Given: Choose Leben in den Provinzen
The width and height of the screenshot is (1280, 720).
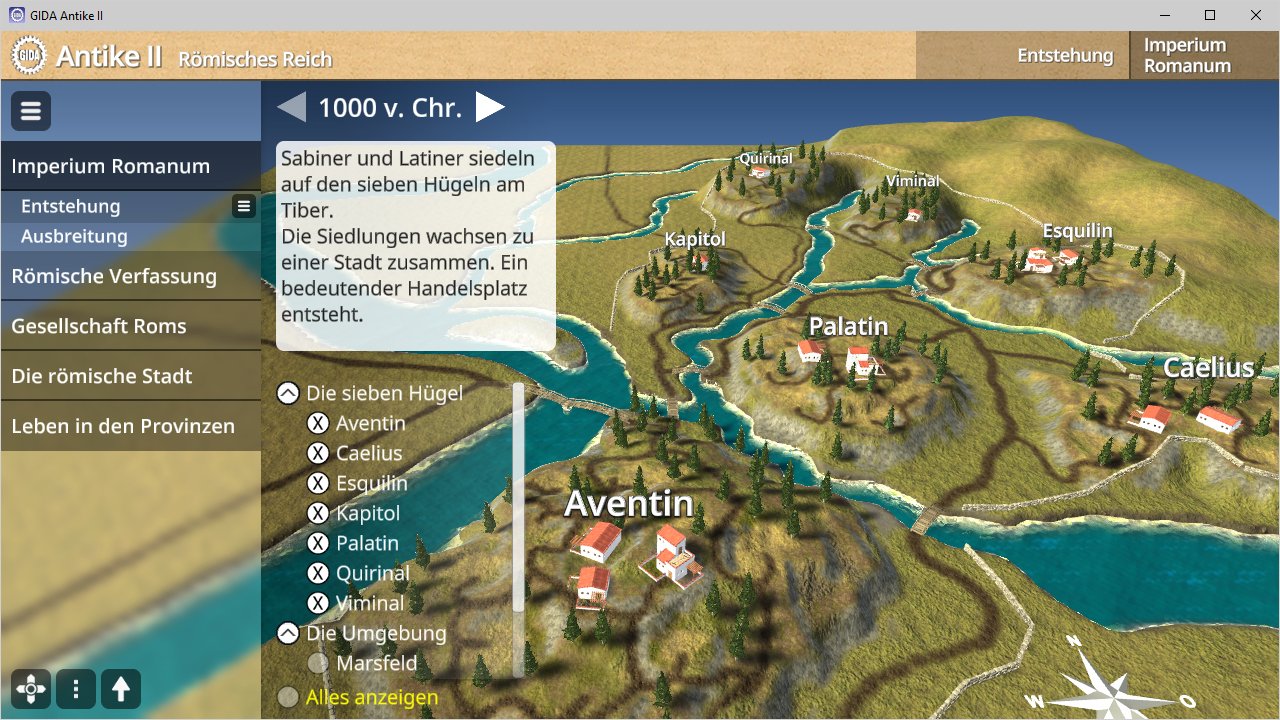Looking at the screenshot, I should (x=123, y=426).
